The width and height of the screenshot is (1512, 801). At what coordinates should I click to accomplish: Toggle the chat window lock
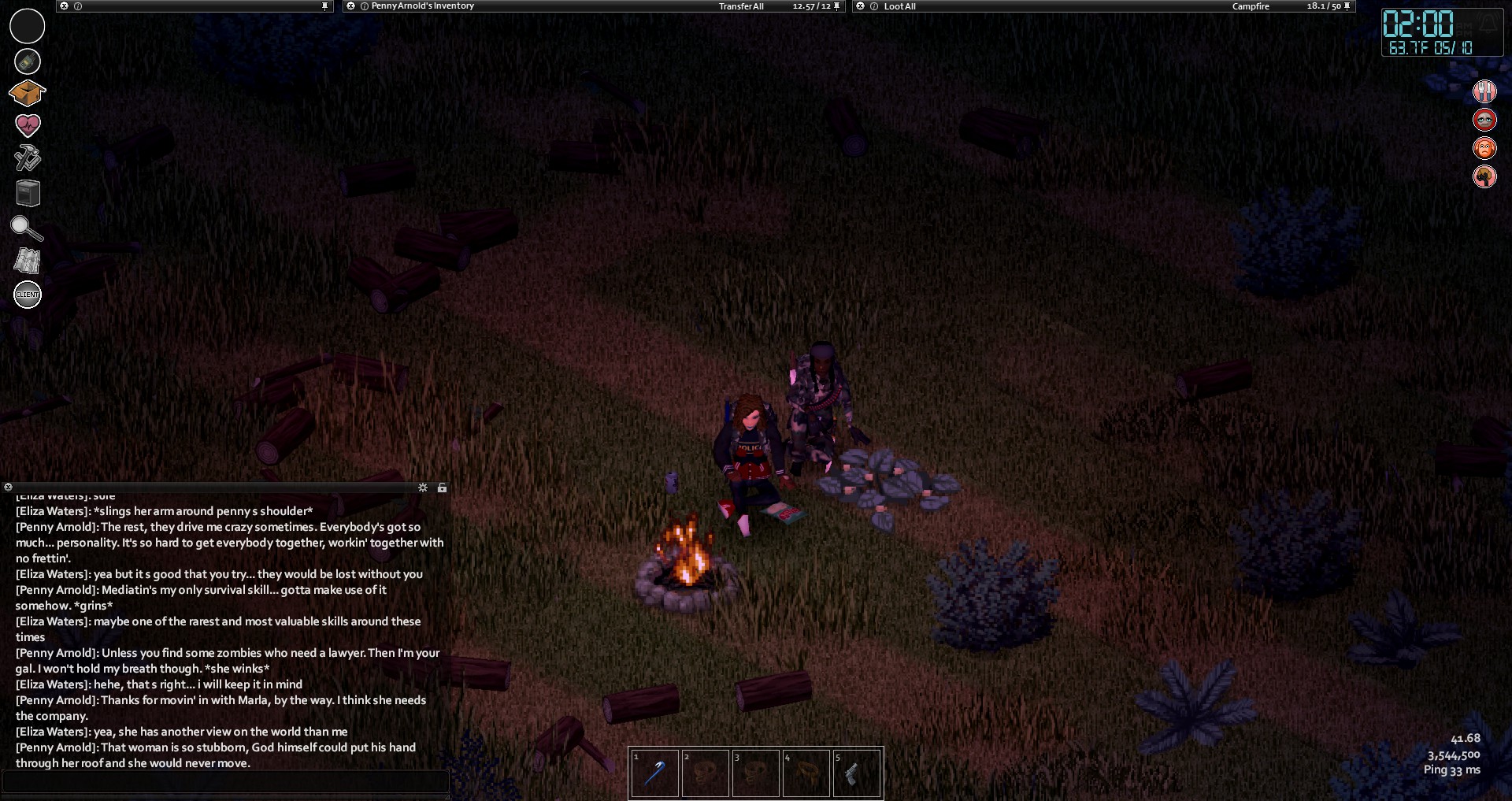442,488
